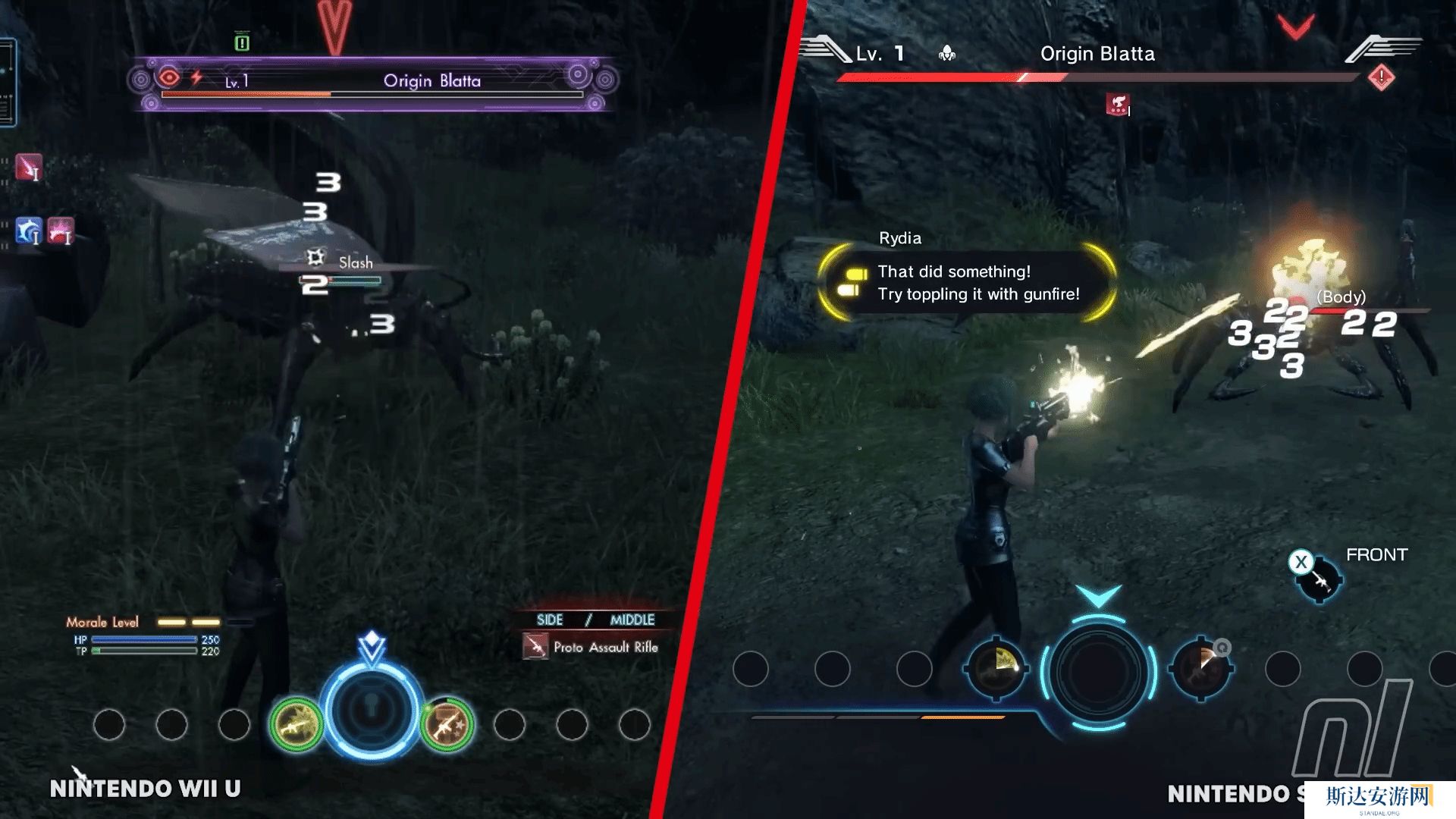Viewport: 1456px width, 819px height.
Task: Open the Chinese site watermark logo
Action: [x=1379, y=799]
